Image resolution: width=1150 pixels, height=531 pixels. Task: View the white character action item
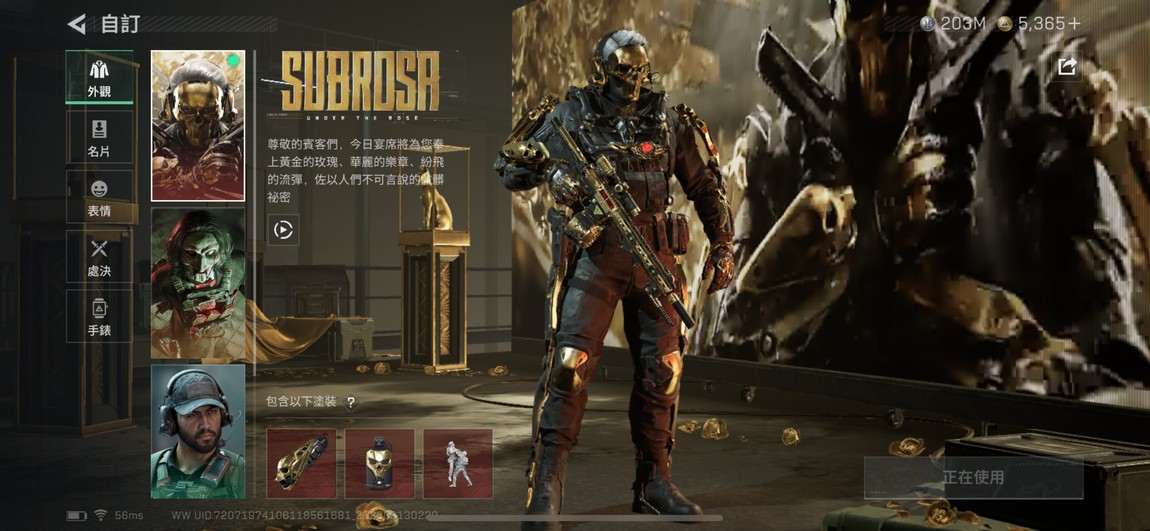point(457,464)
